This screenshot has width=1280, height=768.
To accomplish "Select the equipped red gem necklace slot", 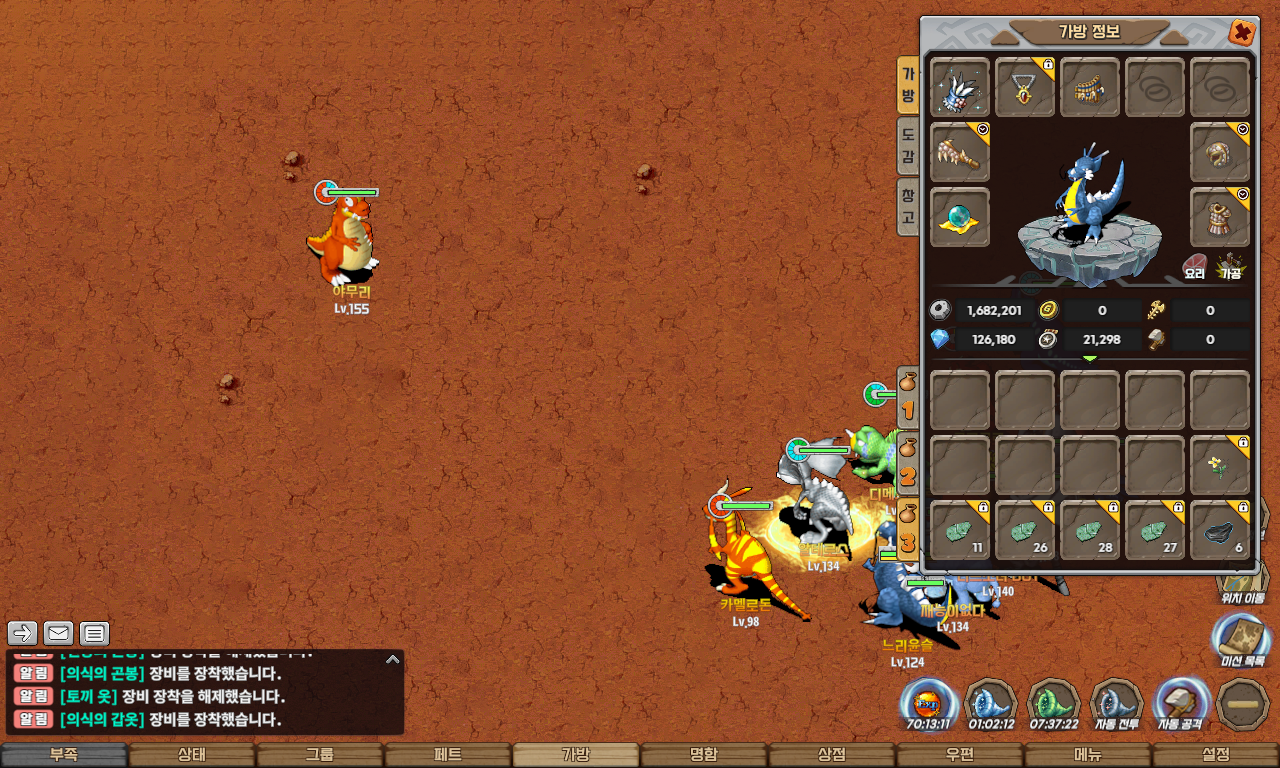I will coord(1025,88).
